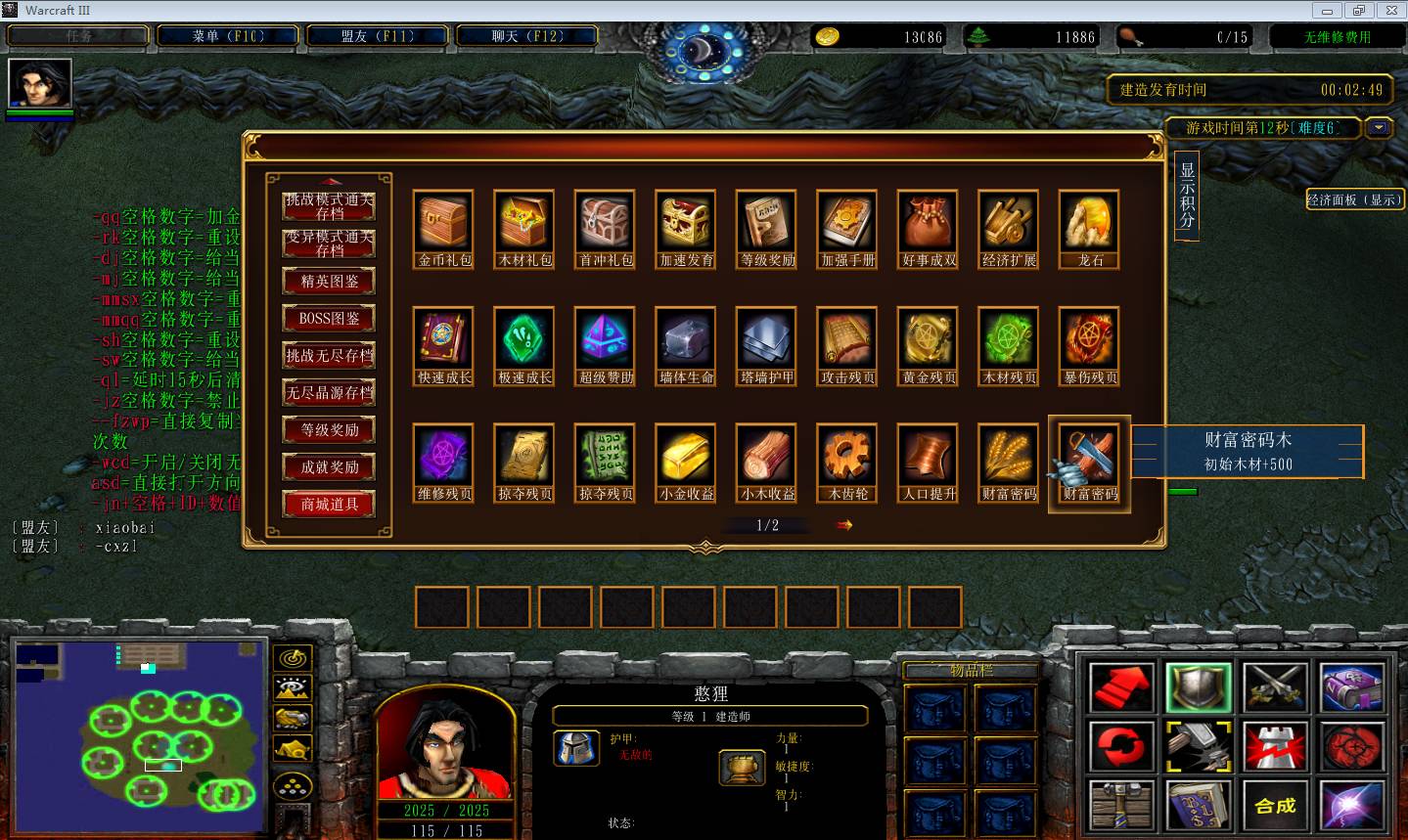Toggle the 显示积分 score display button

[1187, 195]
